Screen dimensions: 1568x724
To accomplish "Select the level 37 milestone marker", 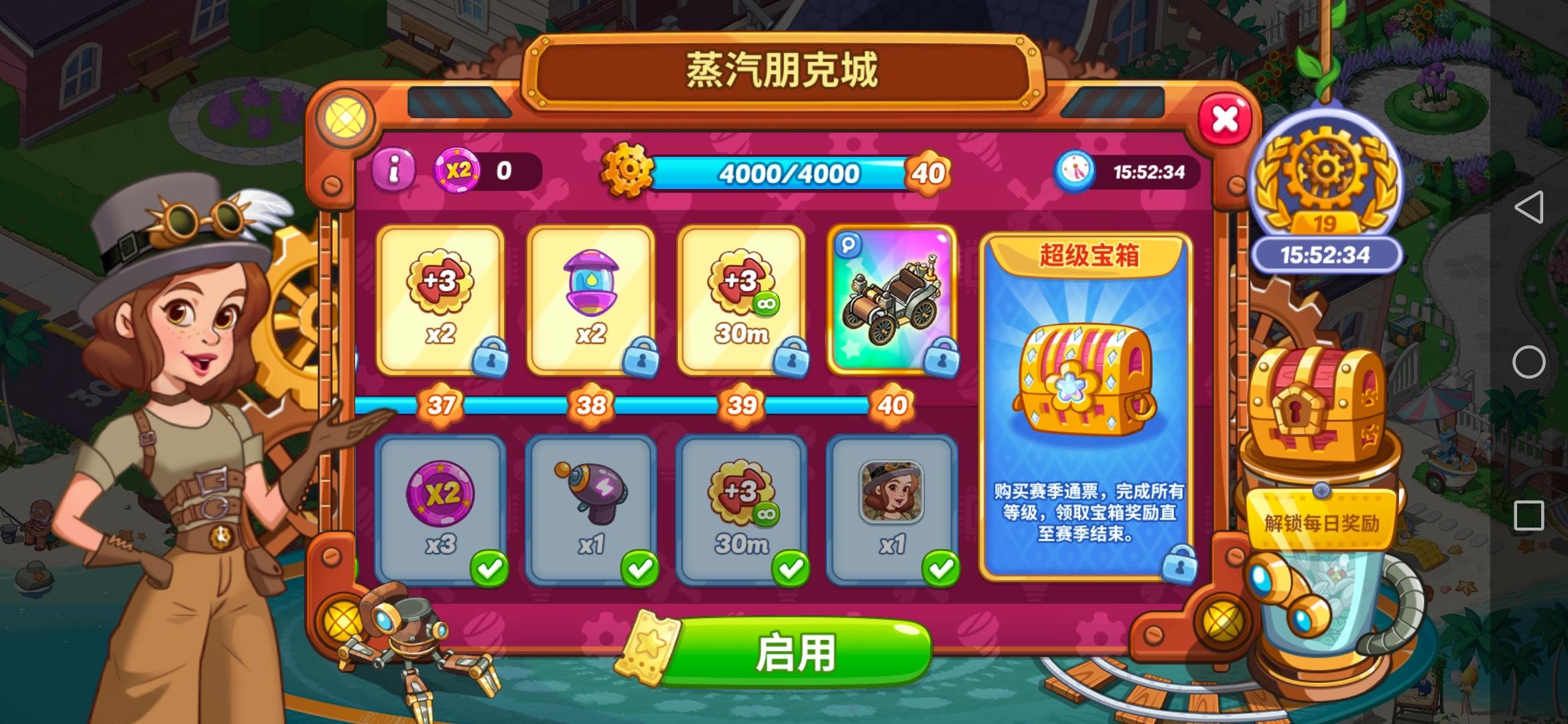I will pos(440,404).
